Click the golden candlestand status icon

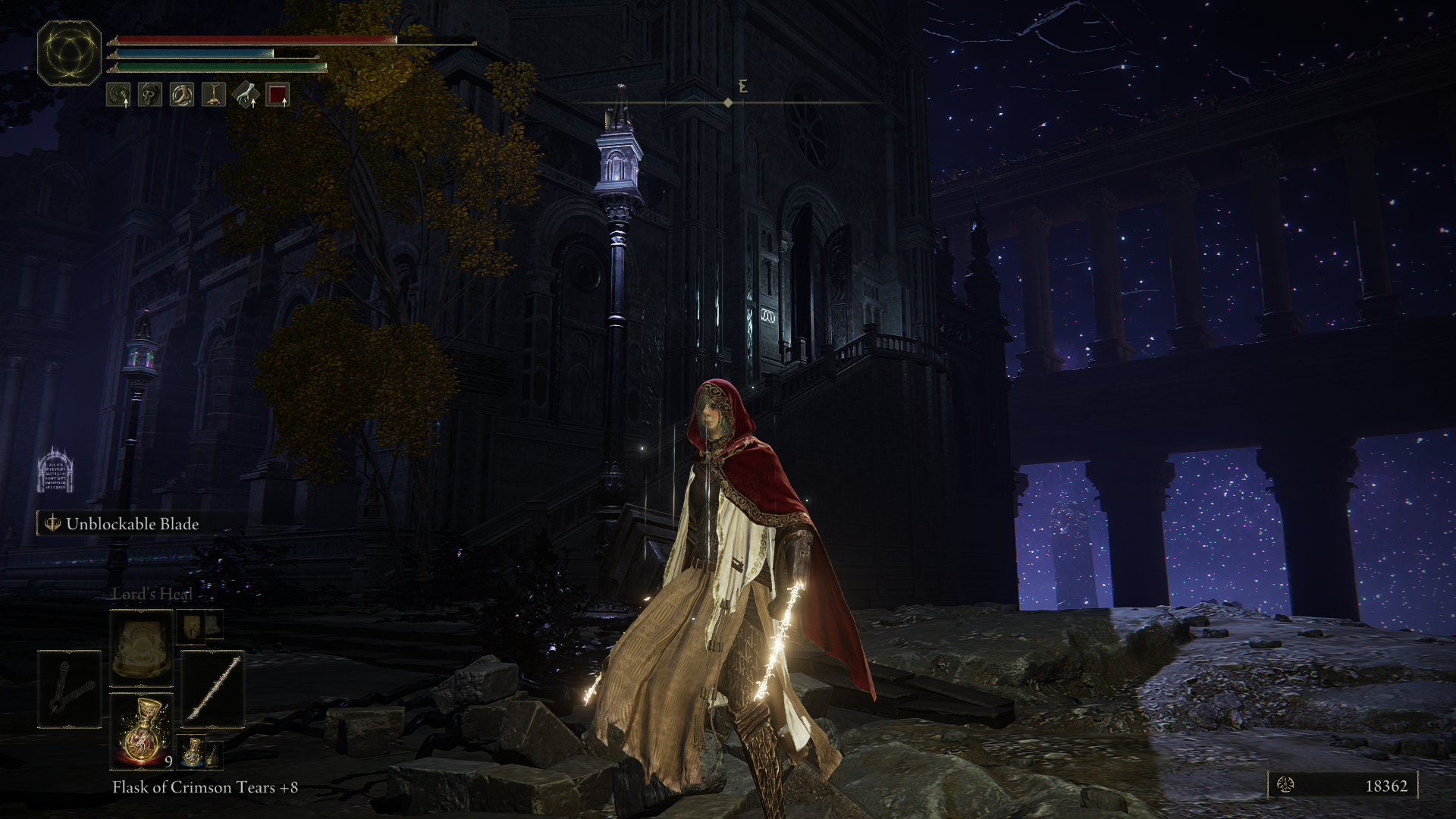214,95
